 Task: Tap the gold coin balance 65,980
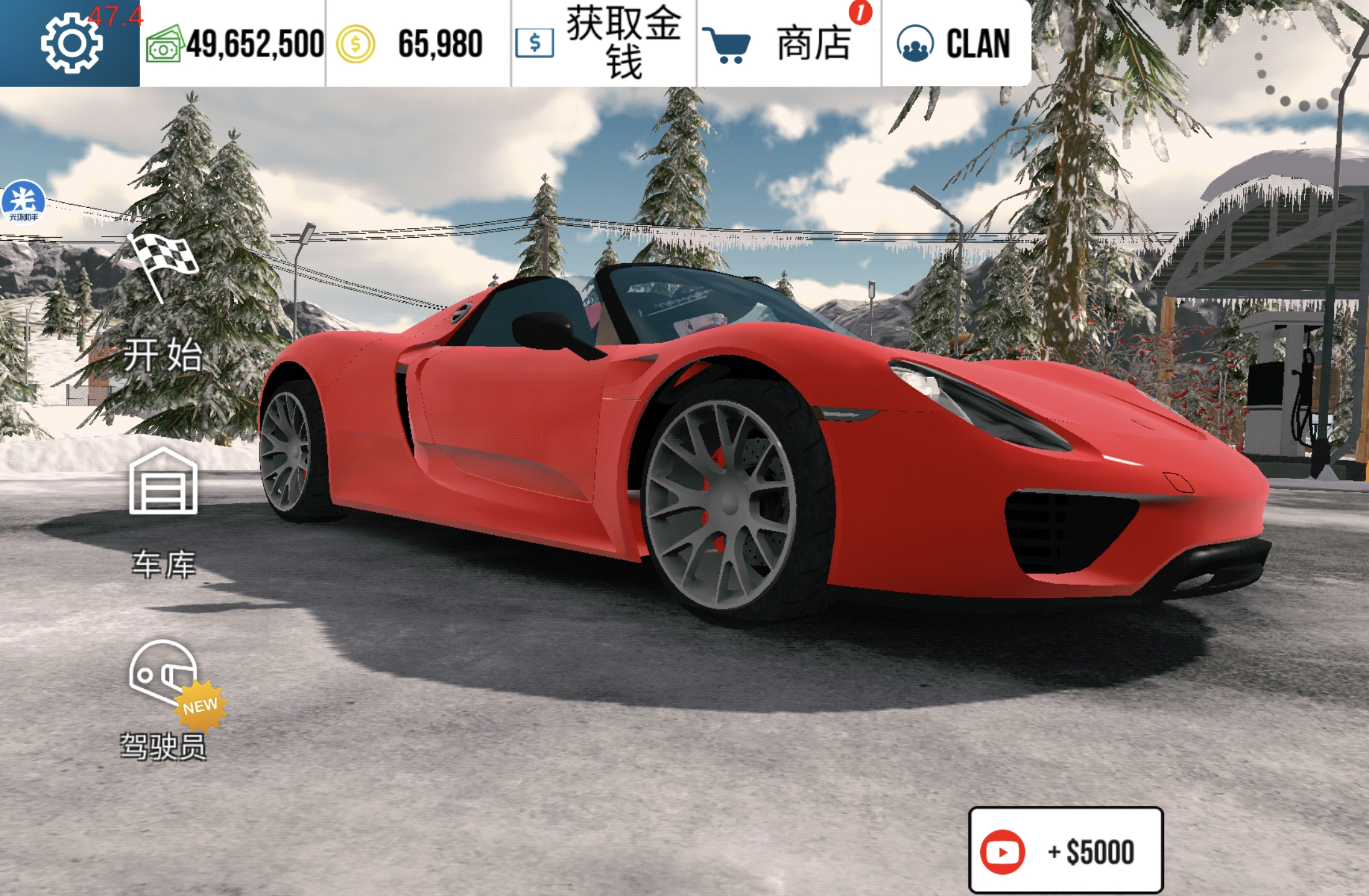(x=417, y=44)
